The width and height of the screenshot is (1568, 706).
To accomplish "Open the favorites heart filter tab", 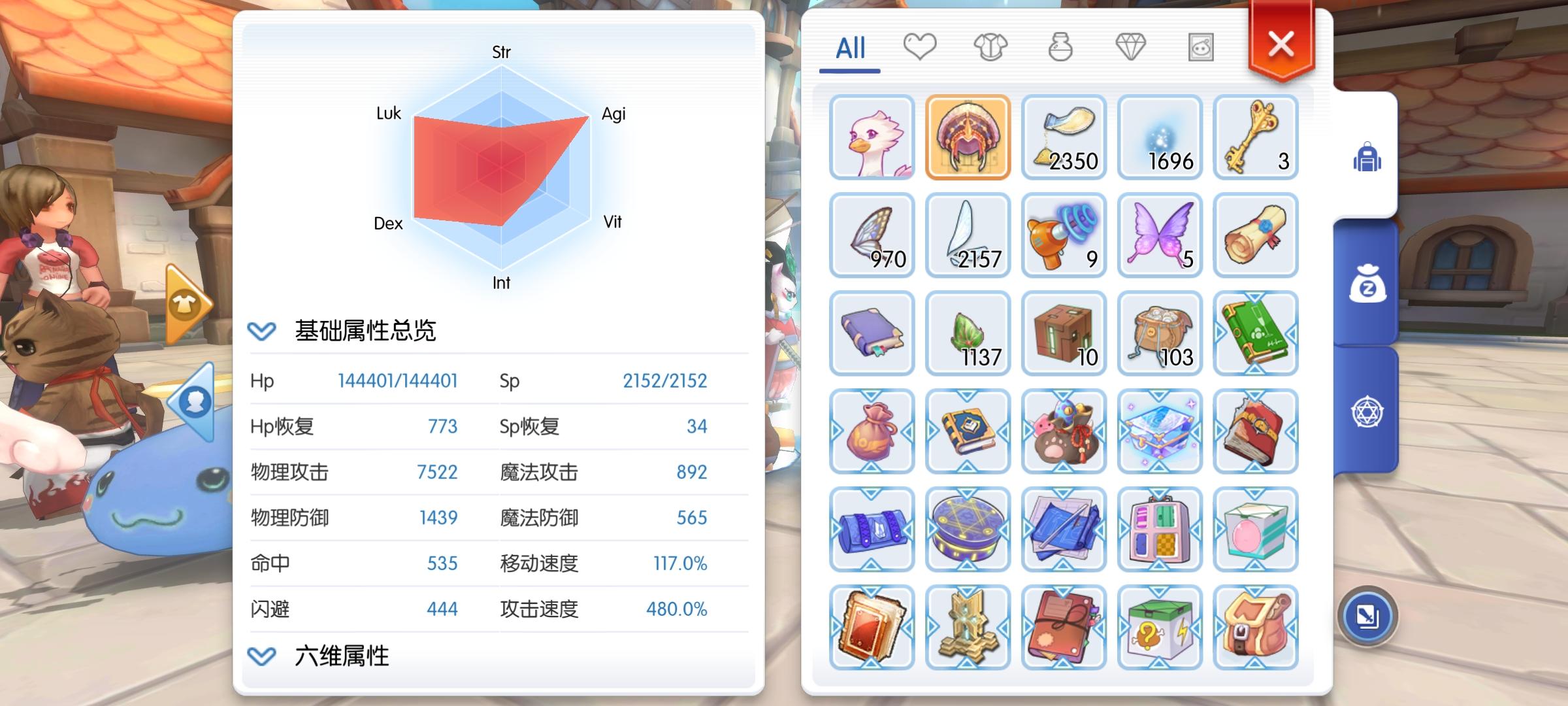I will pyautogui.click(x=921, y=46).
